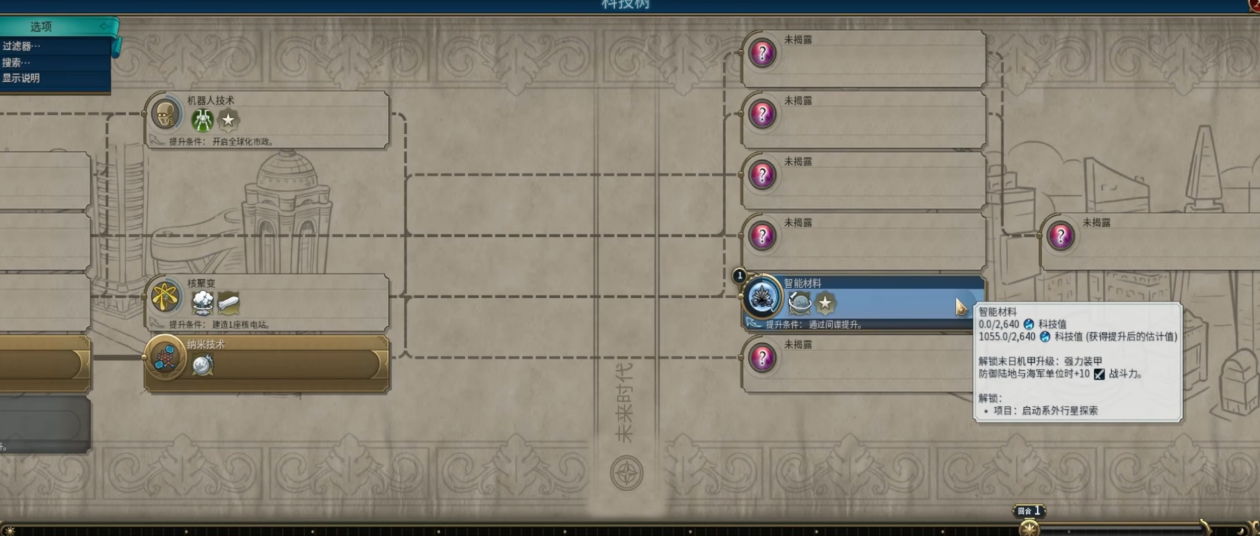
Task: Click the missile icon under 核聚变
Action: click(229, 303)
